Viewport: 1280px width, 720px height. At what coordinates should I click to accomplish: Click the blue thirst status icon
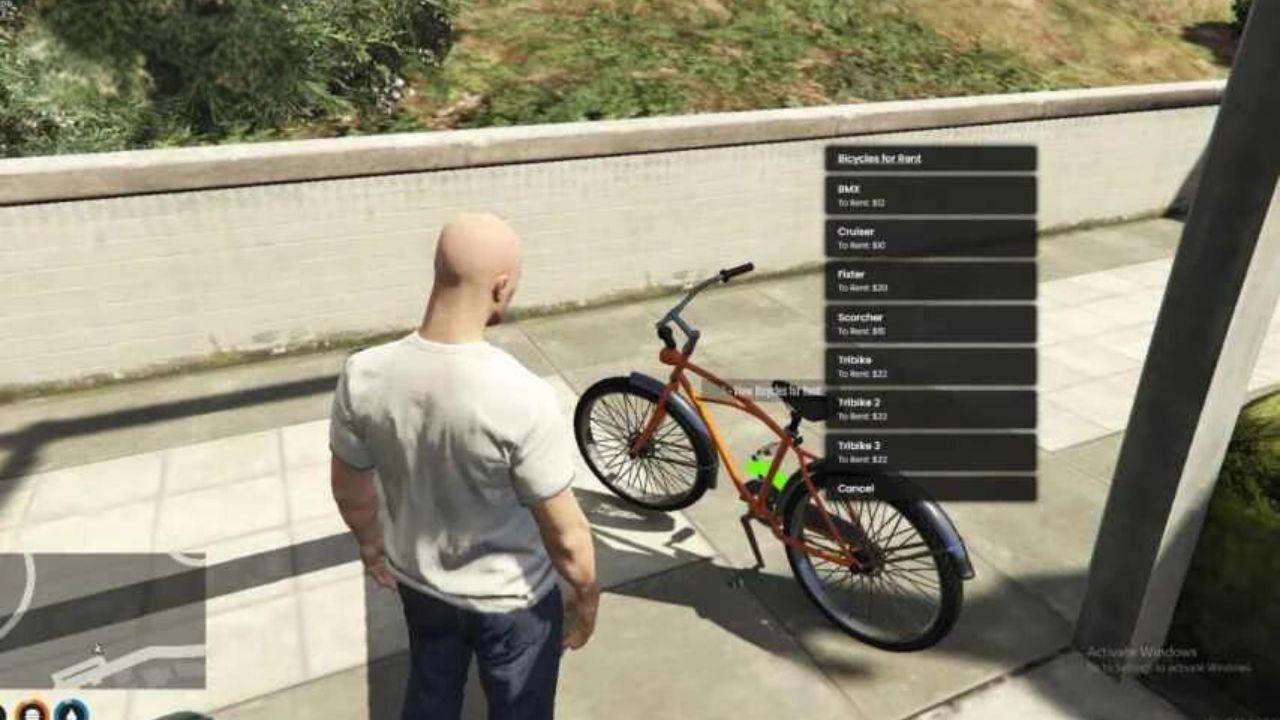pyautogui.click(x=70, y=712)
